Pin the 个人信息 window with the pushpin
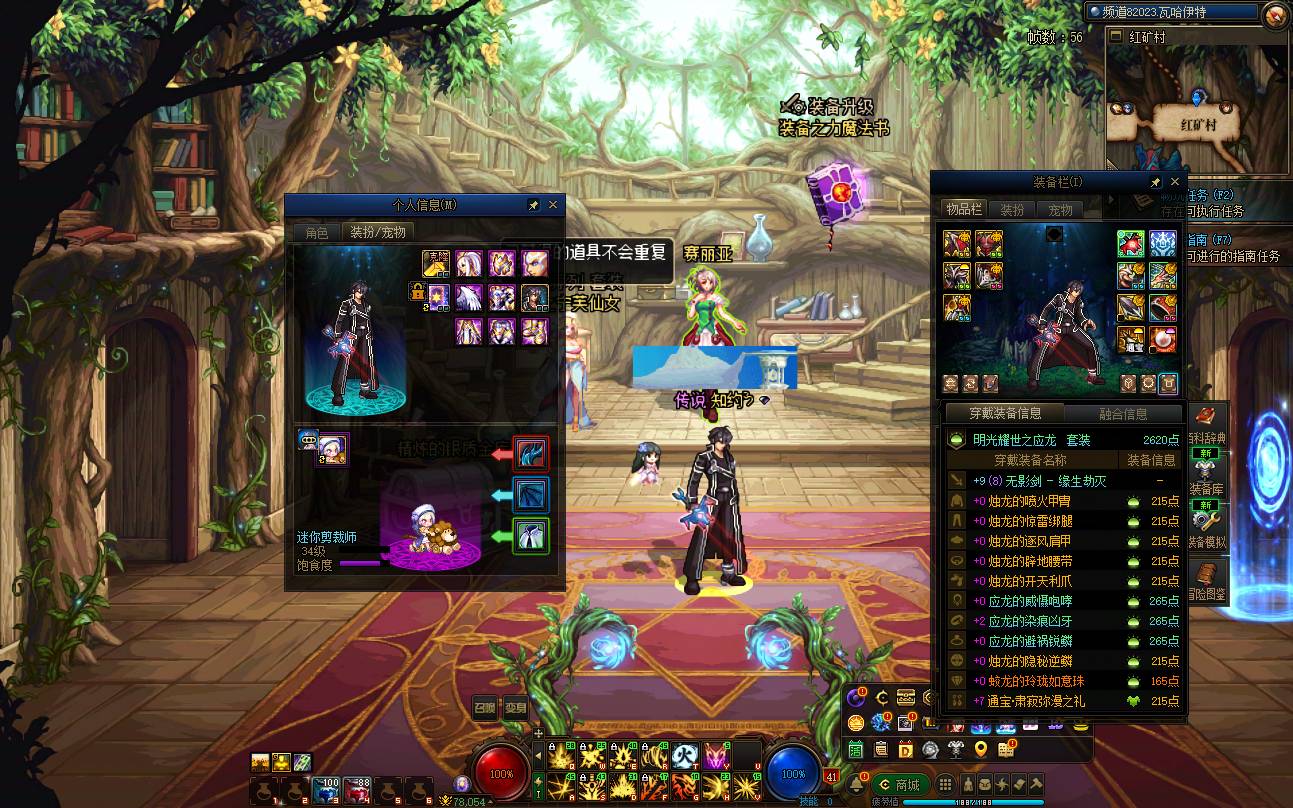Screen dimensions: 1293x808 coord(533,205)
